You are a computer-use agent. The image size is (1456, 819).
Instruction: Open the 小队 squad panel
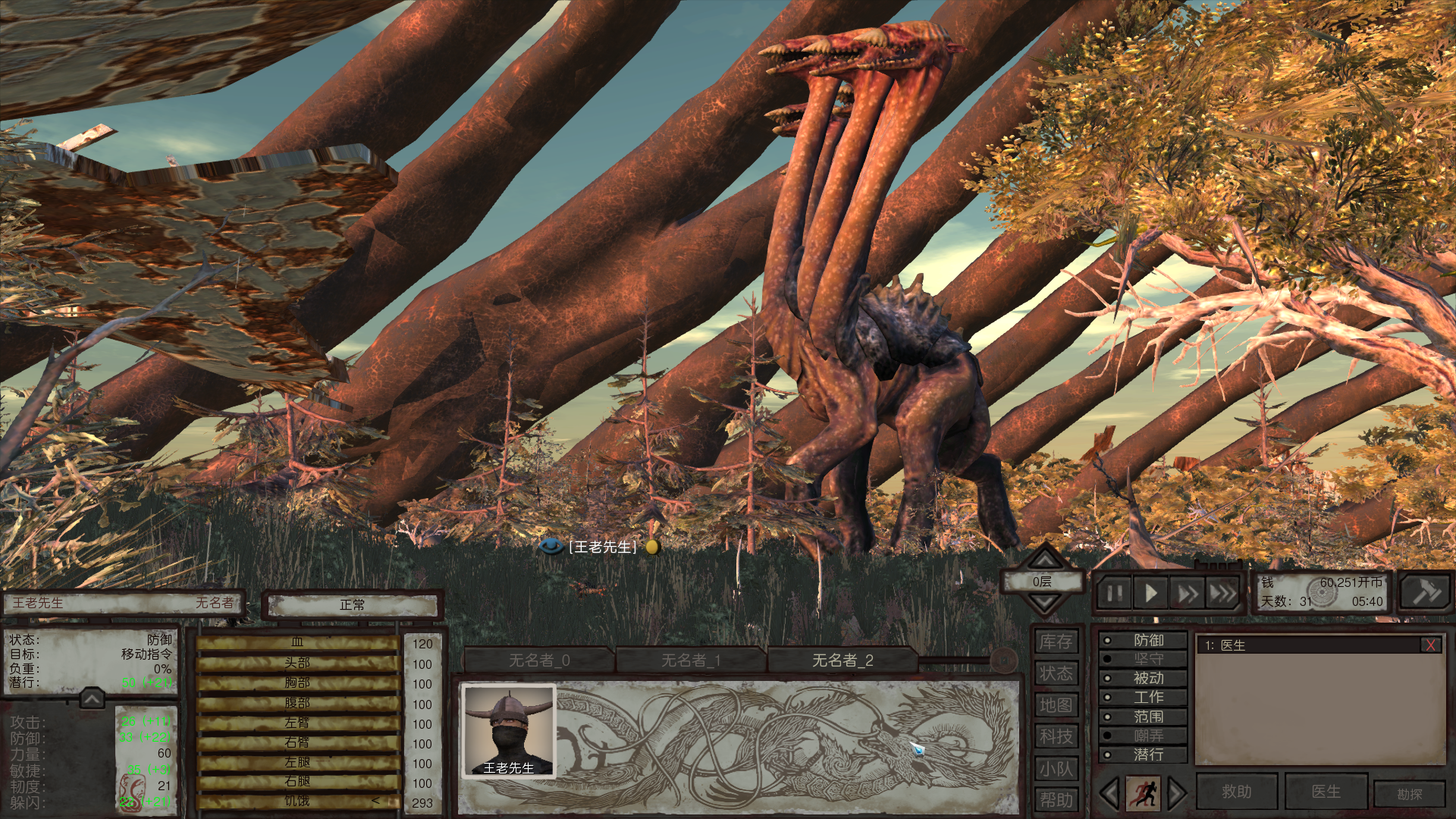point(1056,769)
